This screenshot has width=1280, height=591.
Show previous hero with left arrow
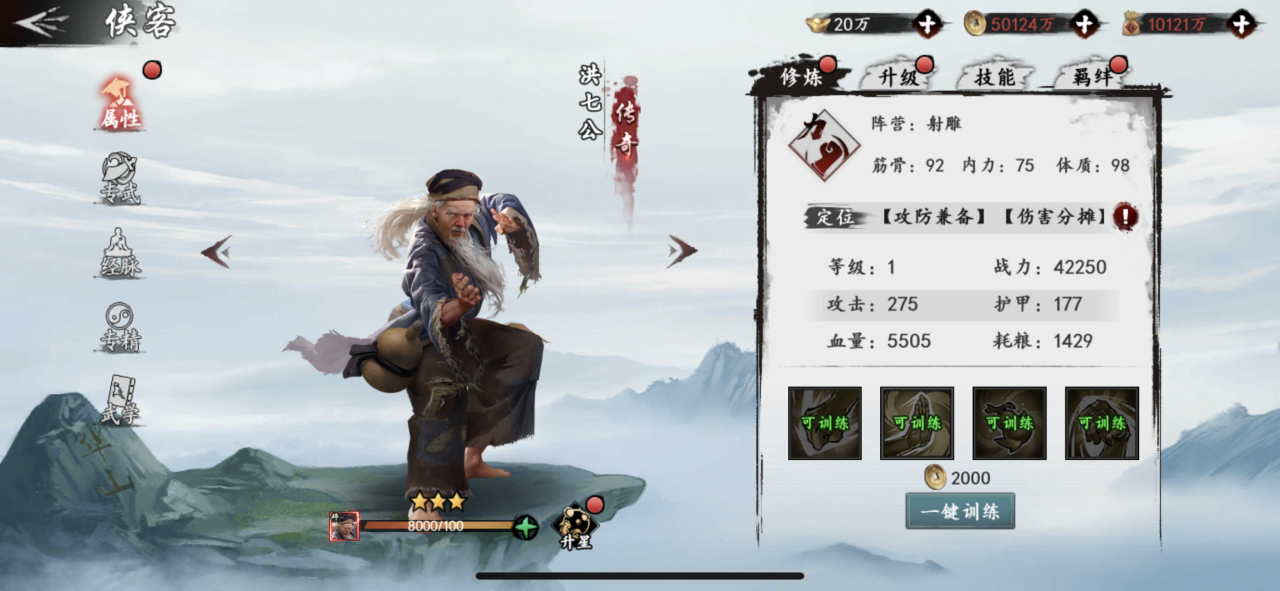[217, 251]
